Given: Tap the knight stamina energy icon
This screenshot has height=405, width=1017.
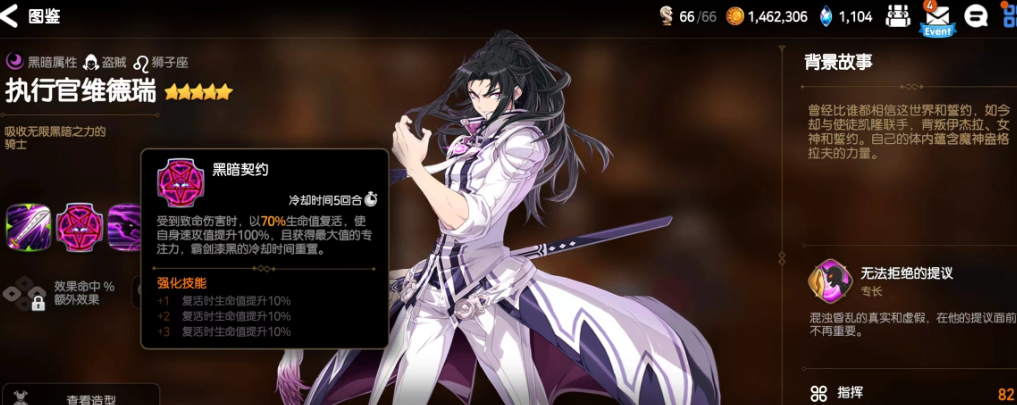Looking at the screenshot, I should coord(665,16).
